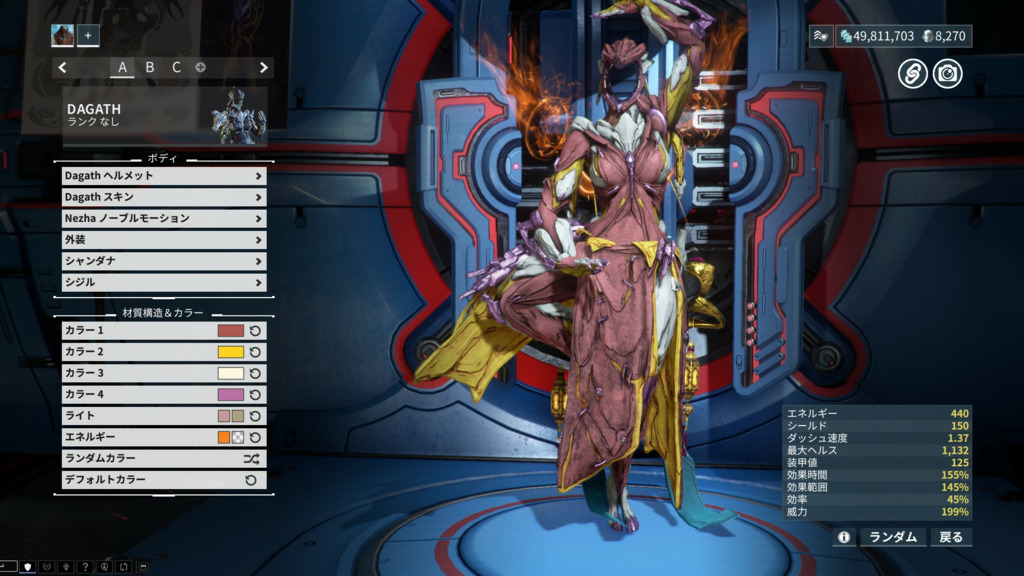Click the right arrow beside config tabs
Screen dimensions: 1024x576
[x=264, y=68]
